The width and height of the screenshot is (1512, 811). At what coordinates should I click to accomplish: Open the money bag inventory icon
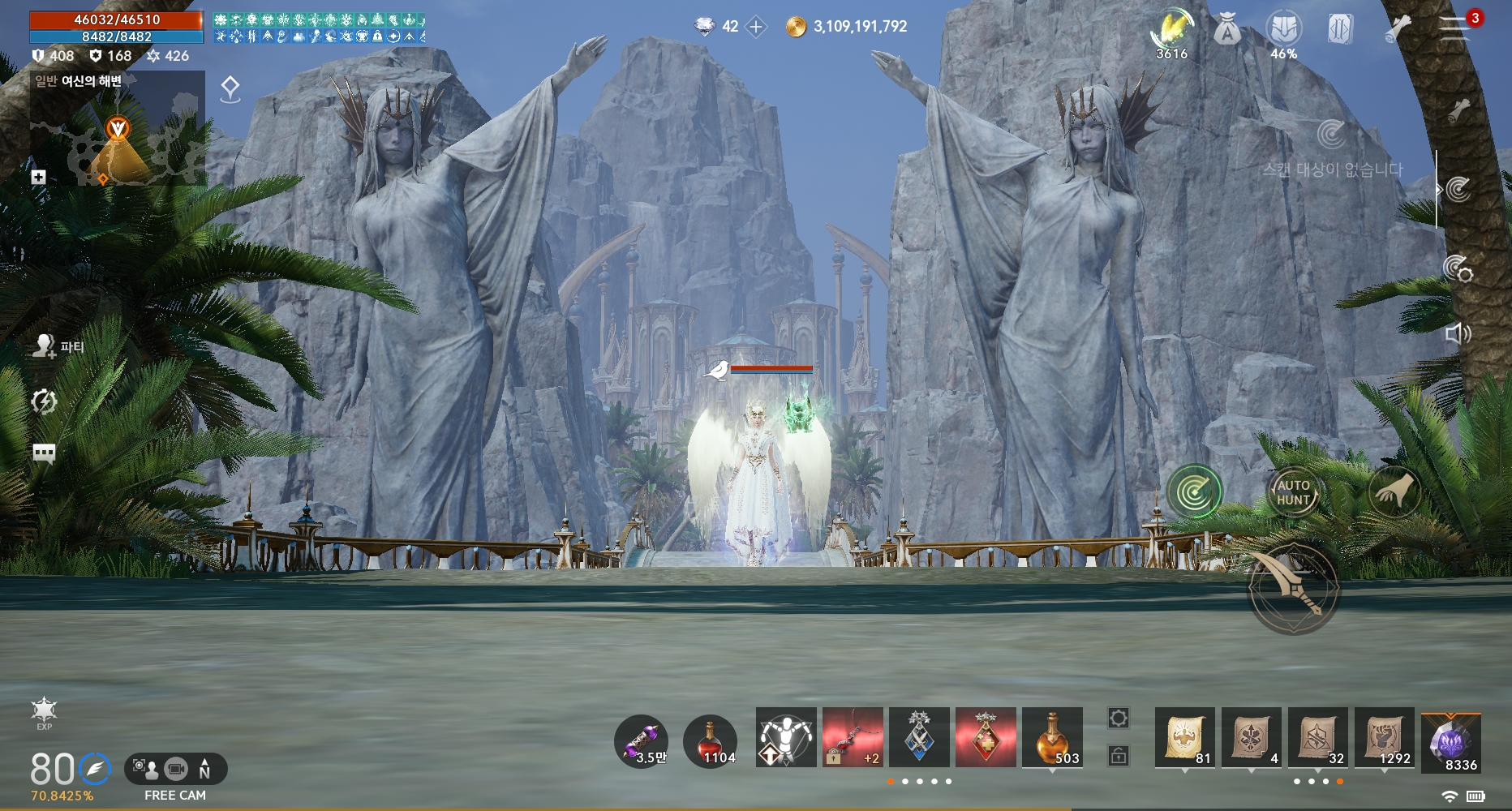[1227, 31]
